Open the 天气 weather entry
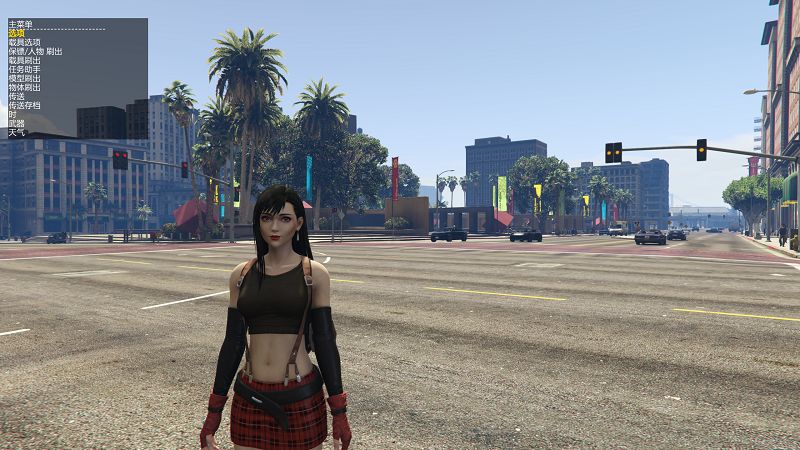The height and width of the screenshot is (450, 800). pyautogui.click(x=16, y=132)
